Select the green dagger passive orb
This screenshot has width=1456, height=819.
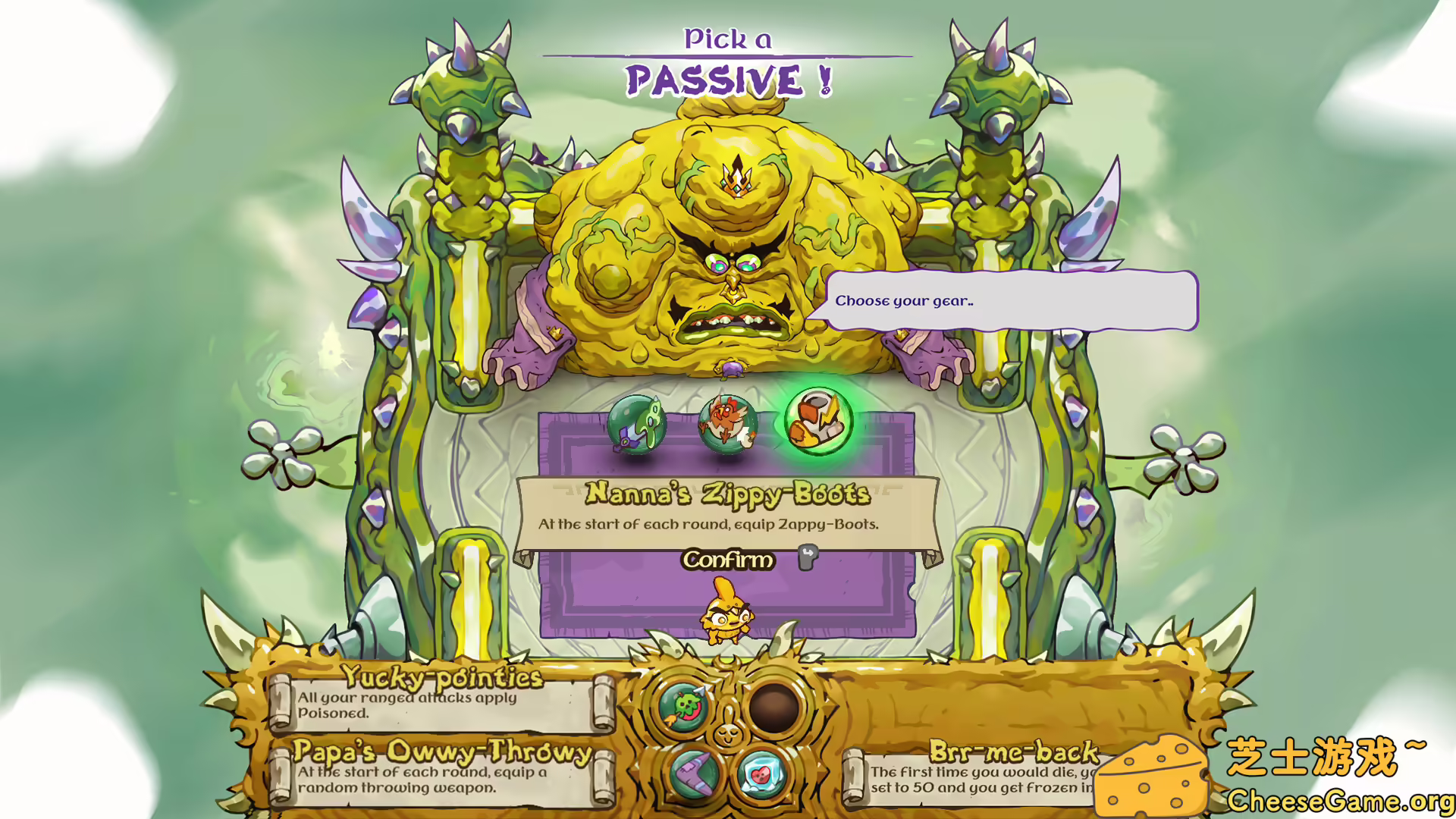pos(637,425)
